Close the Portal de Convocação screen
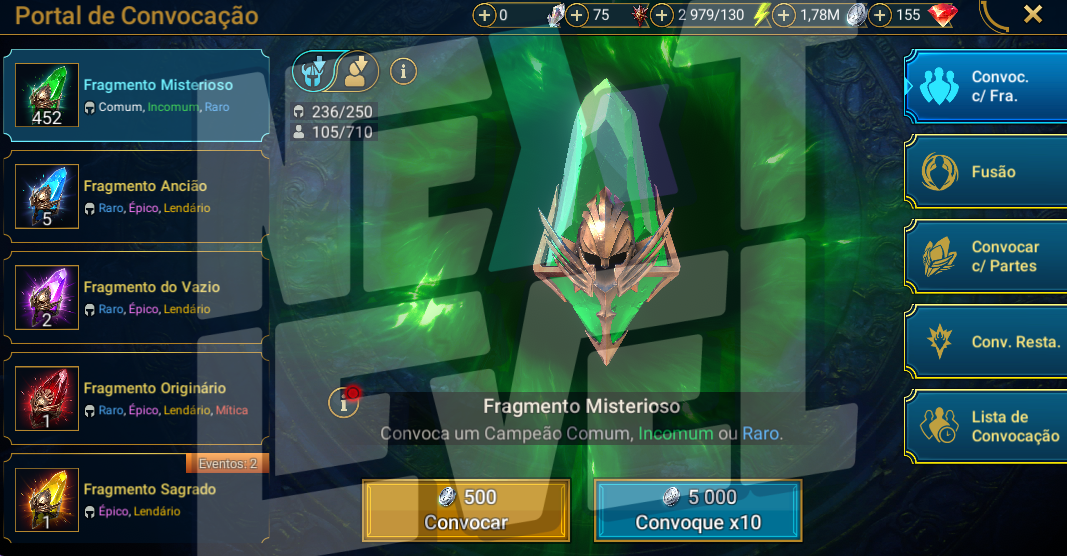1067x556 pixels. click(x=1033, y=15)
